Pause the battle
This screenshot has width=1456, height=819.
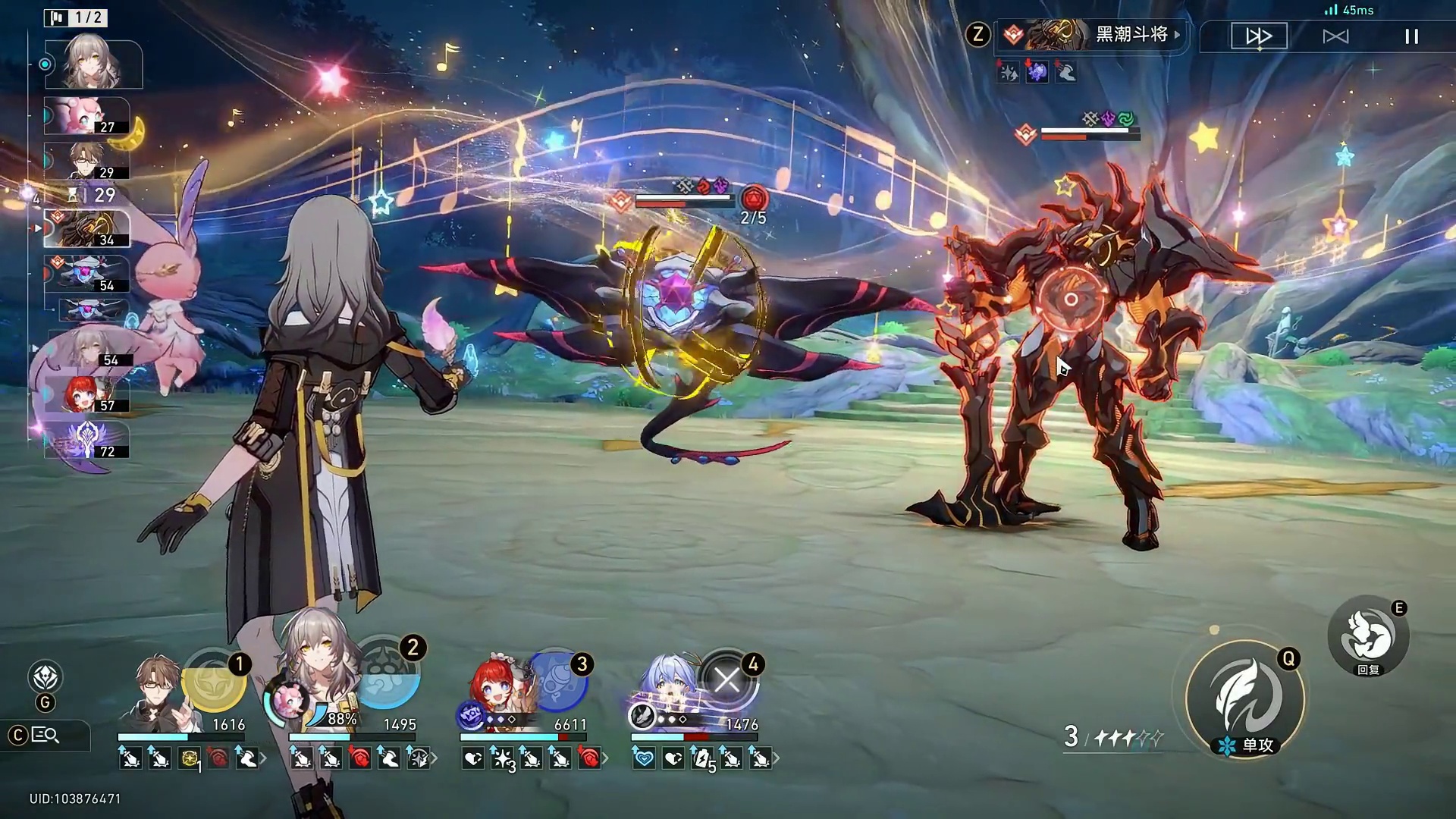1411,36
